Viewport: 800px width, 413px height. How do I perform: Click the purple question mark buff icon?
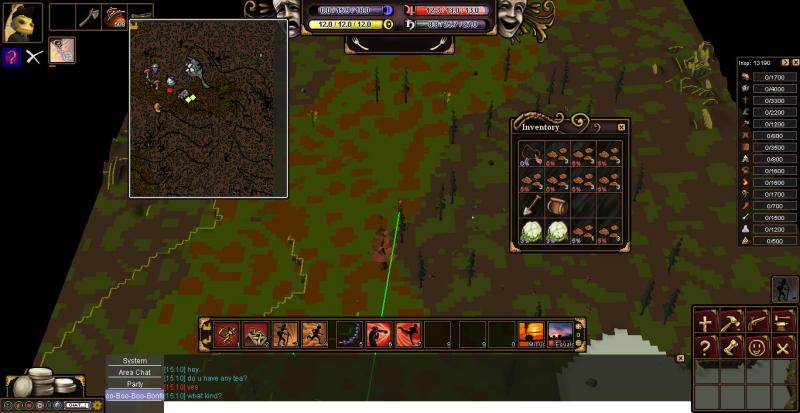click(11, 56)
